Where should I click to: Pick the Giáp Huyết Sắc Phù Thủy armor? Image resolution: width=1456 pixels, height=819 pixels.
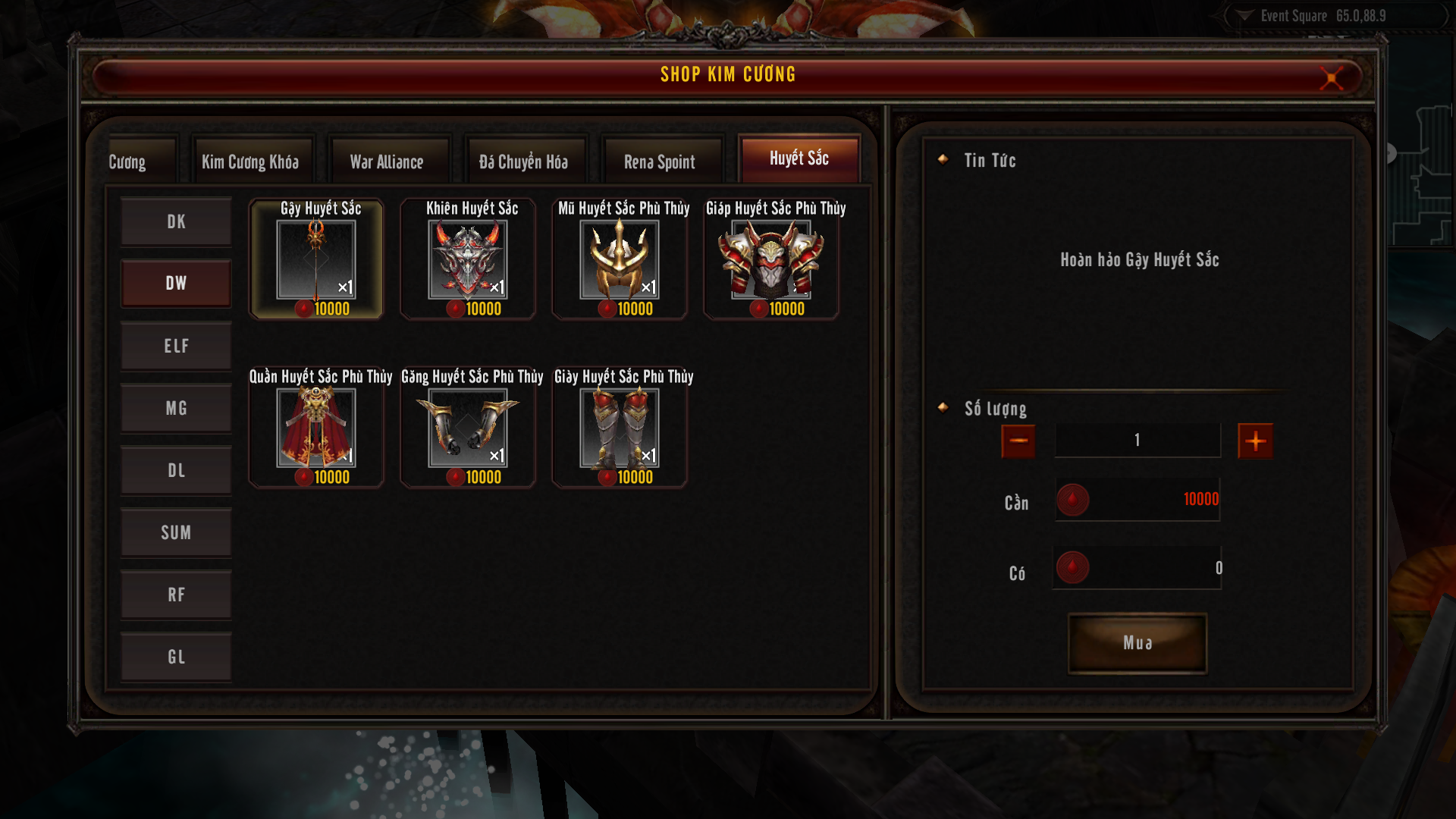771,260
